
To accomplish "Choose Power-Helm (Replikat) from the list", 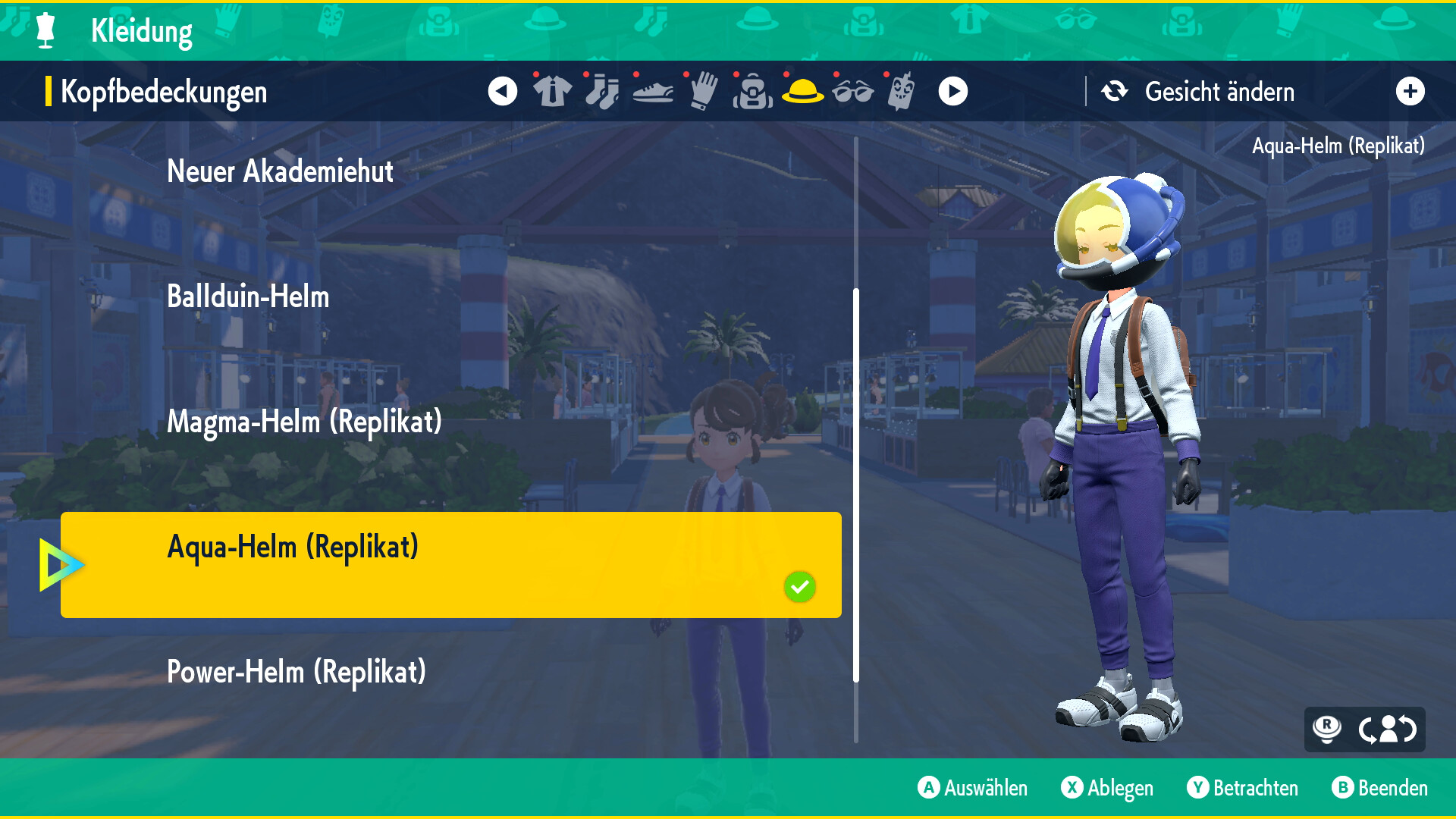I will click(296, 672).
